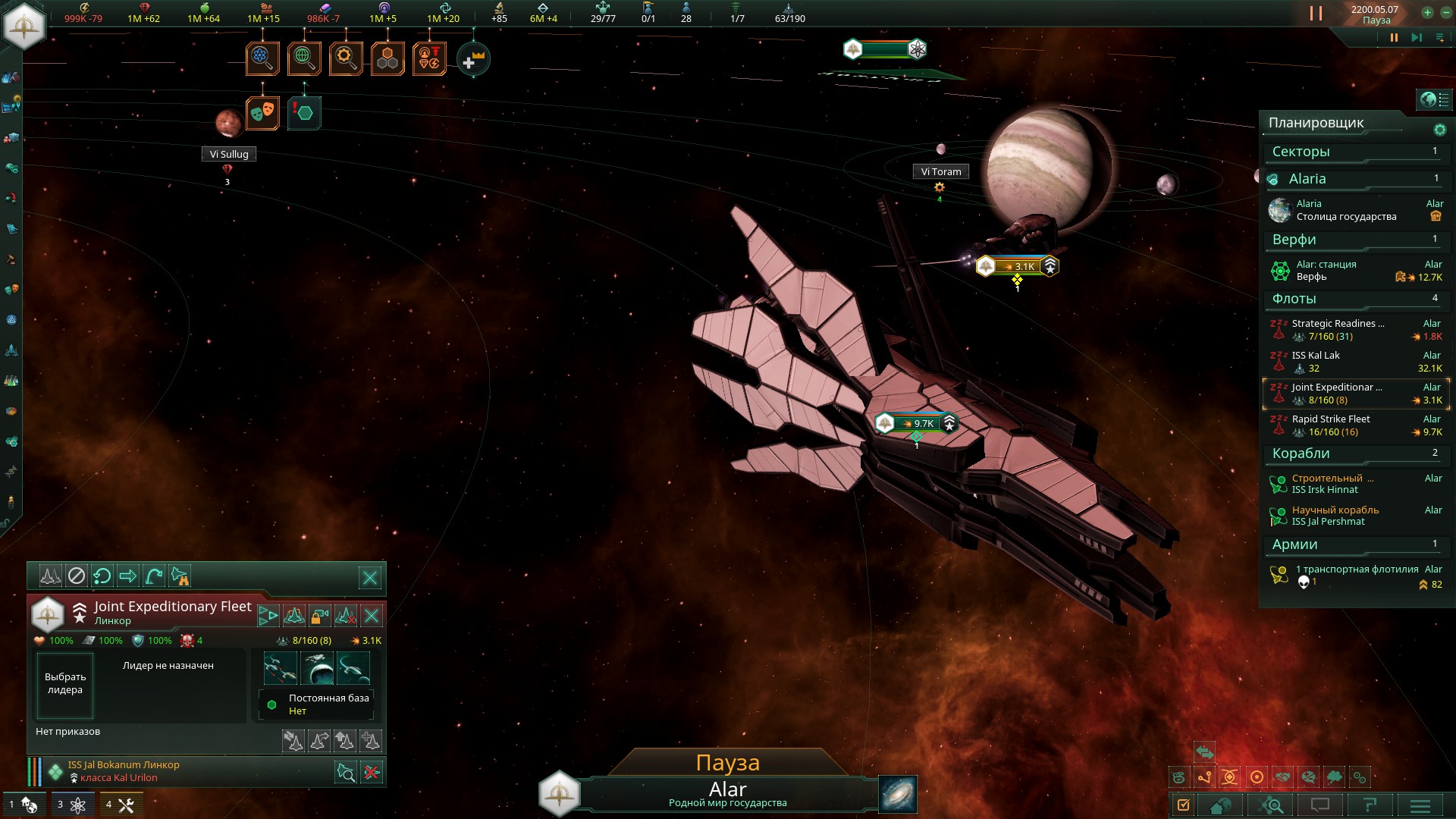Open the Планировщик settings gear
Viewport: 1456px width, 819px height.
point(1439,130)
